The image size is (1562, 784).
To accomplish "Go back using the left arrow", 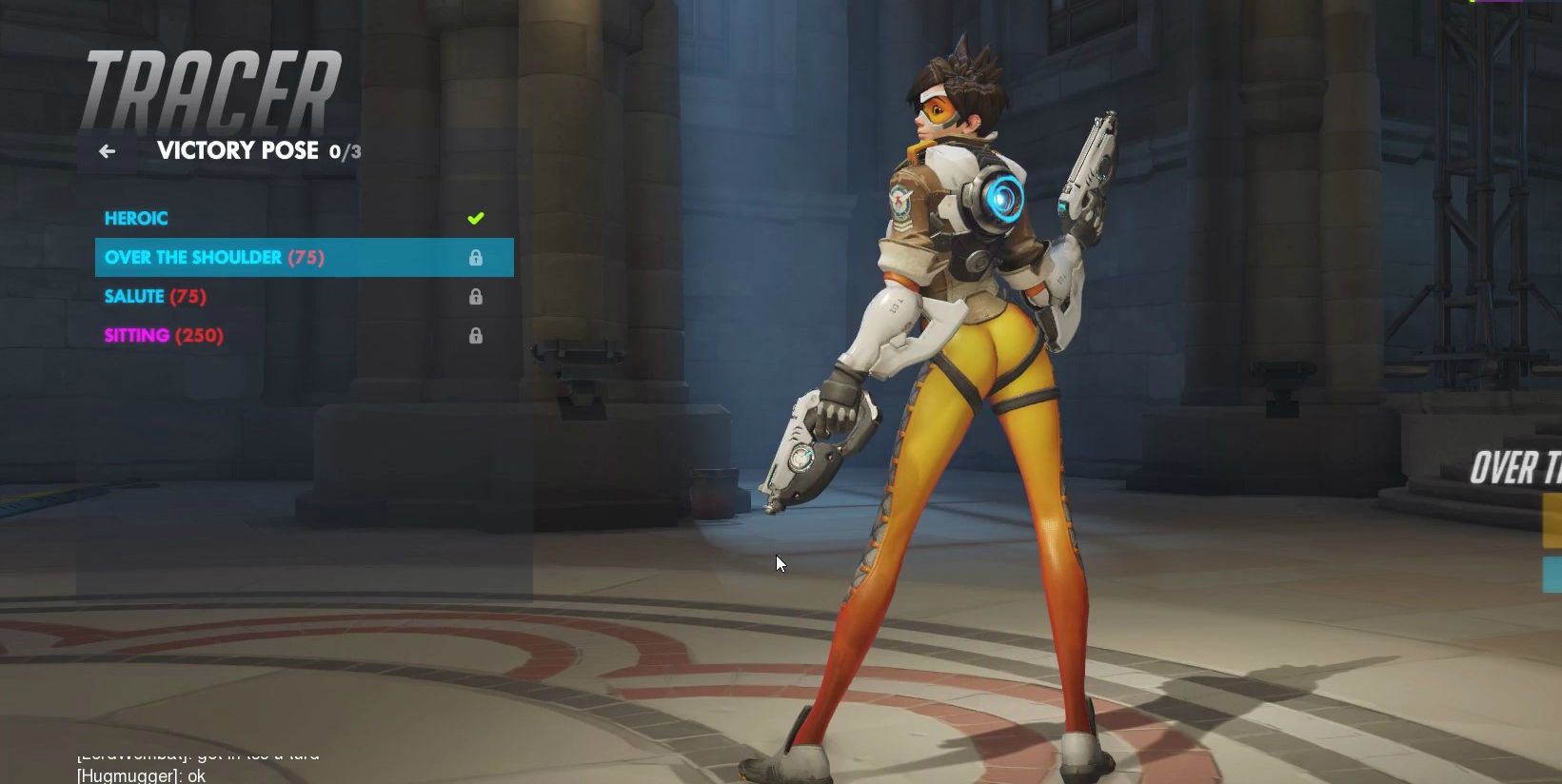I will point(107,151).
